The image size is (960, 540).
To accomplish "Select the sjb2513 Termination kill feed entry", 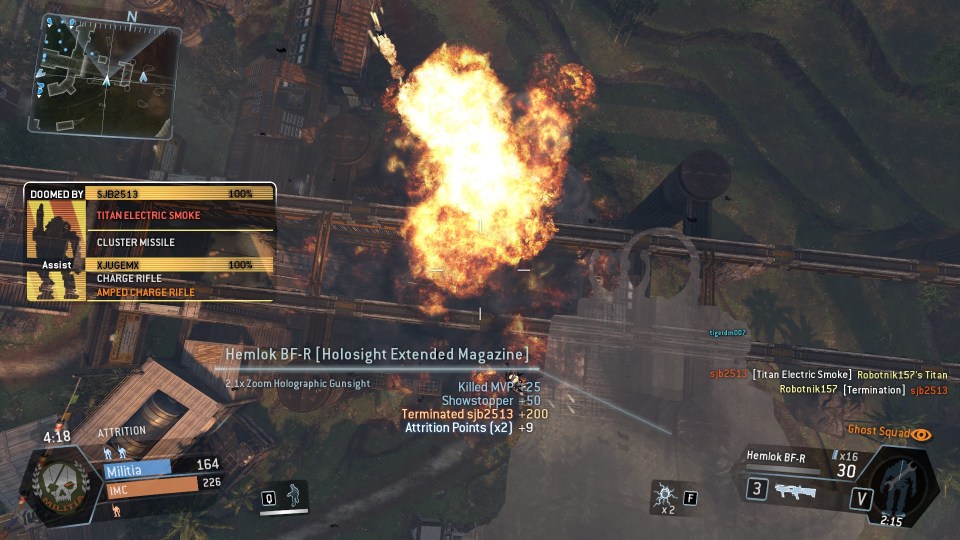I will pos(863,390).
